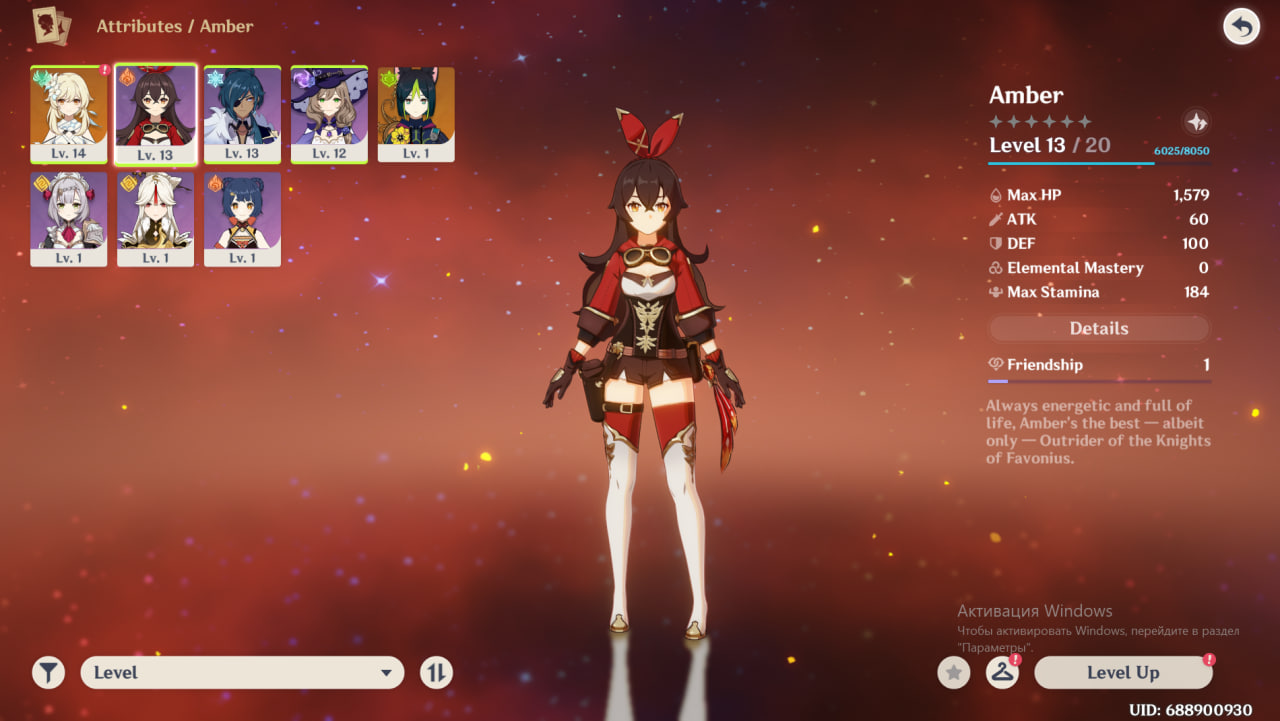Choose Kaeya's Cryo character portrait
Viewport: 1280px width, 721px height.
[x=242, y=112]
